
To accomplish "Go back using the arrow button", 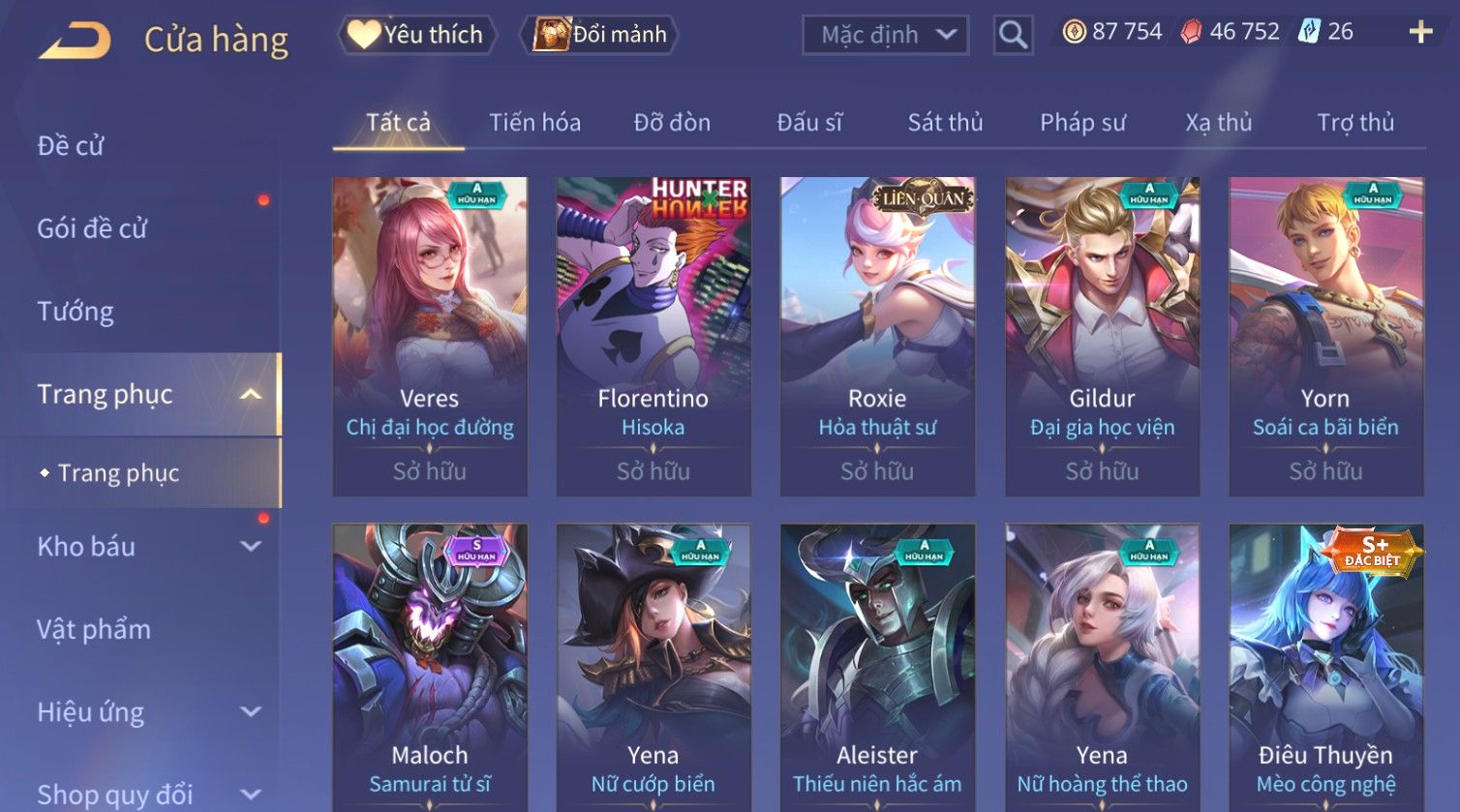I will coord(75,41).
